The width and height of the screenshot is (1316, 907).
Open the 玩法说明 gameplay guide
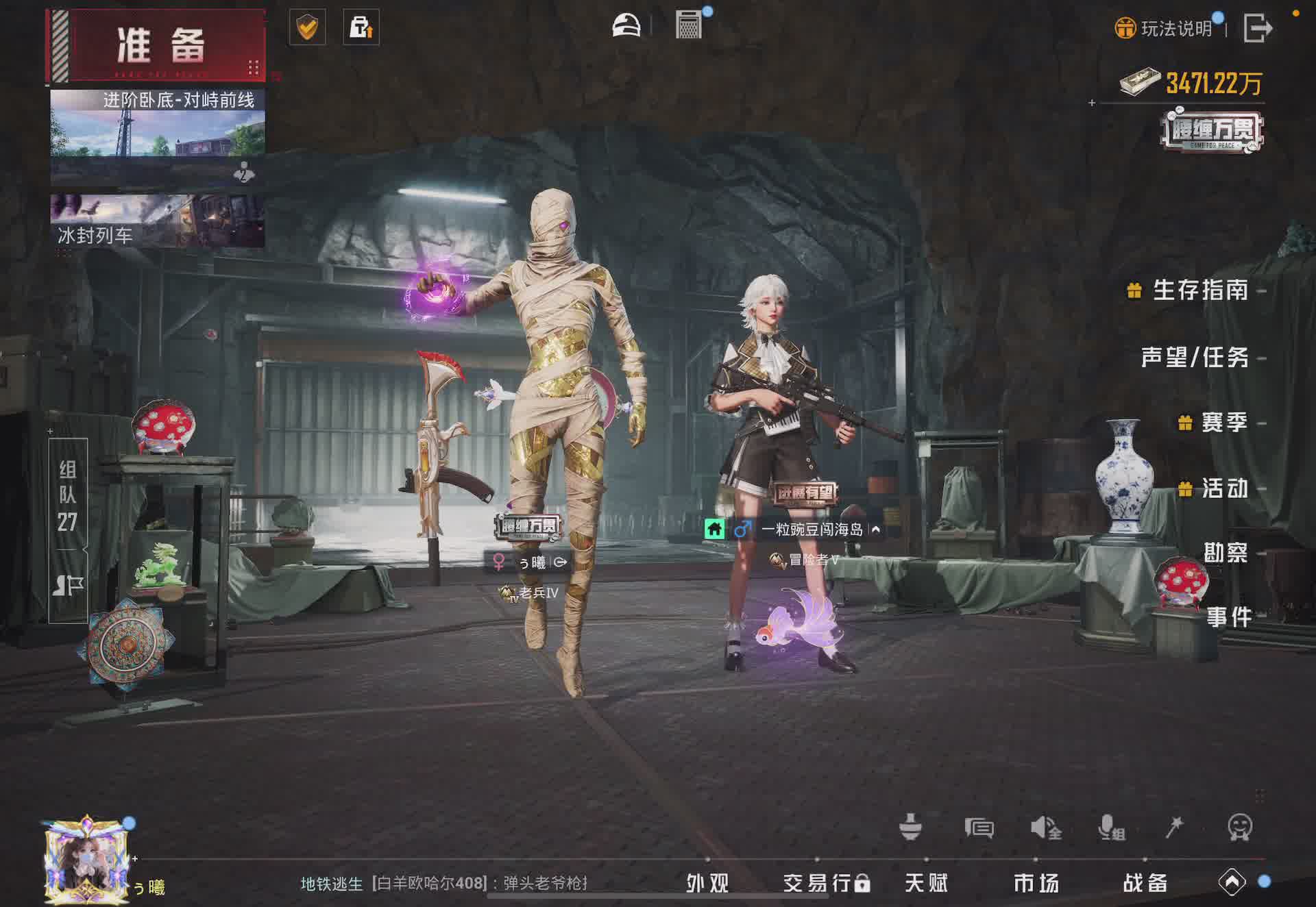[x=1166, y=28]
